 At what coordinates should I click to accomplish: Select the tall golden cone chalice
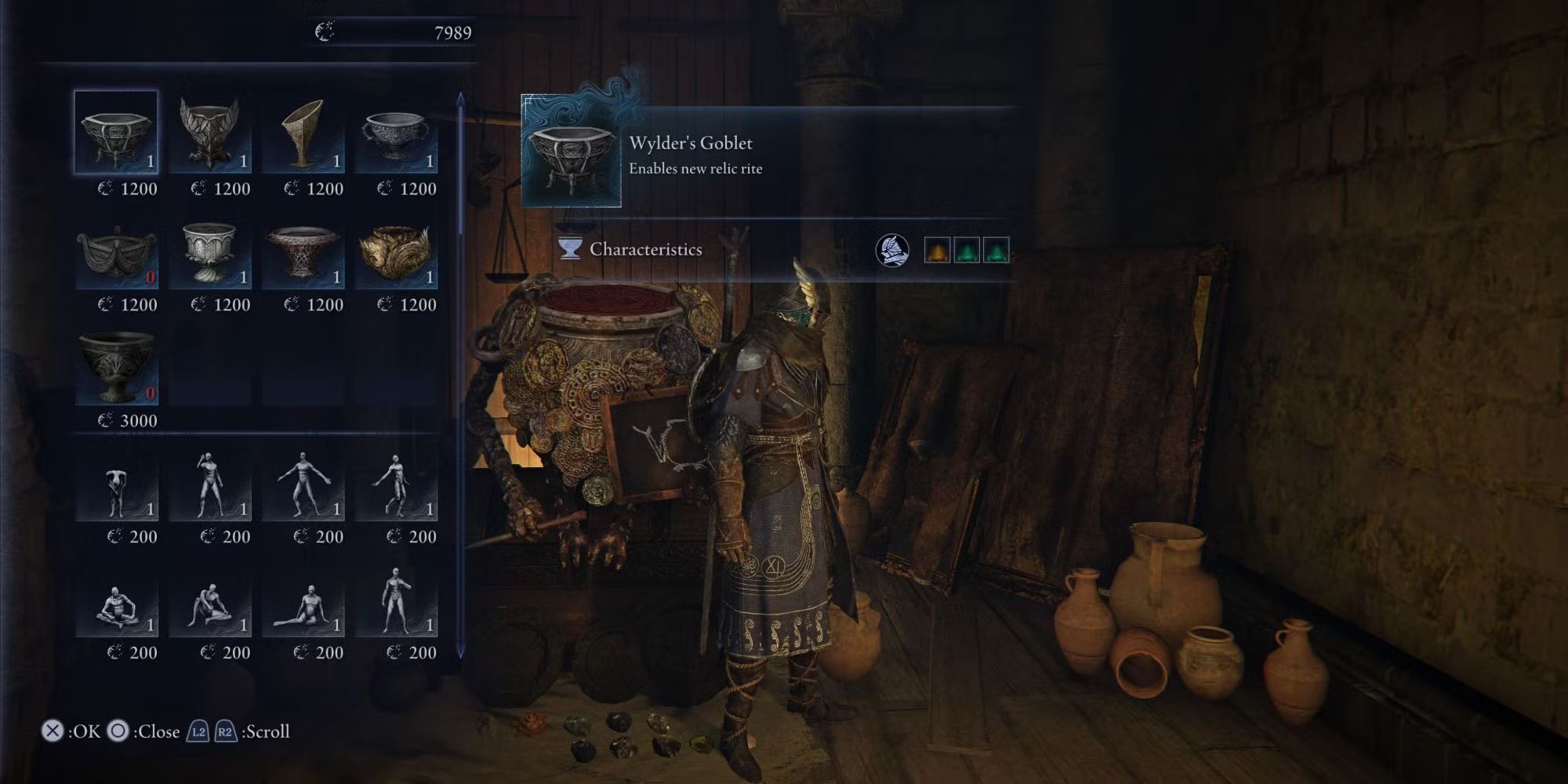pyautogui.click(x=303, y=132)
